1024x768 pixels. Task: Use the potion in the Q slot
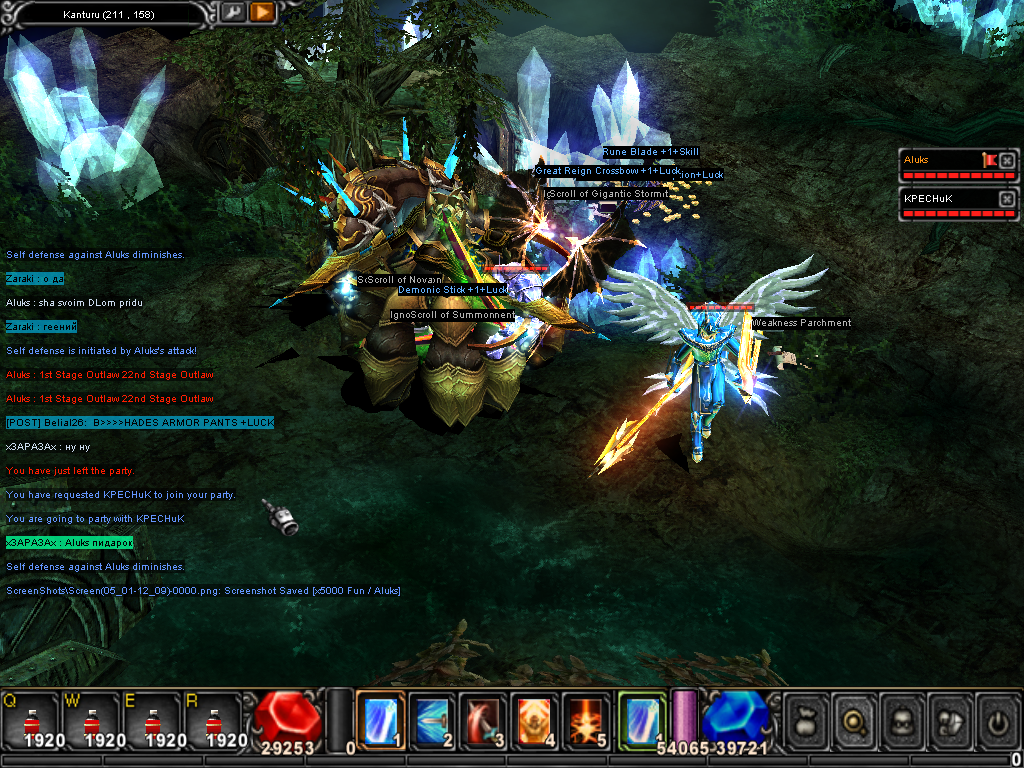point(32,720)
